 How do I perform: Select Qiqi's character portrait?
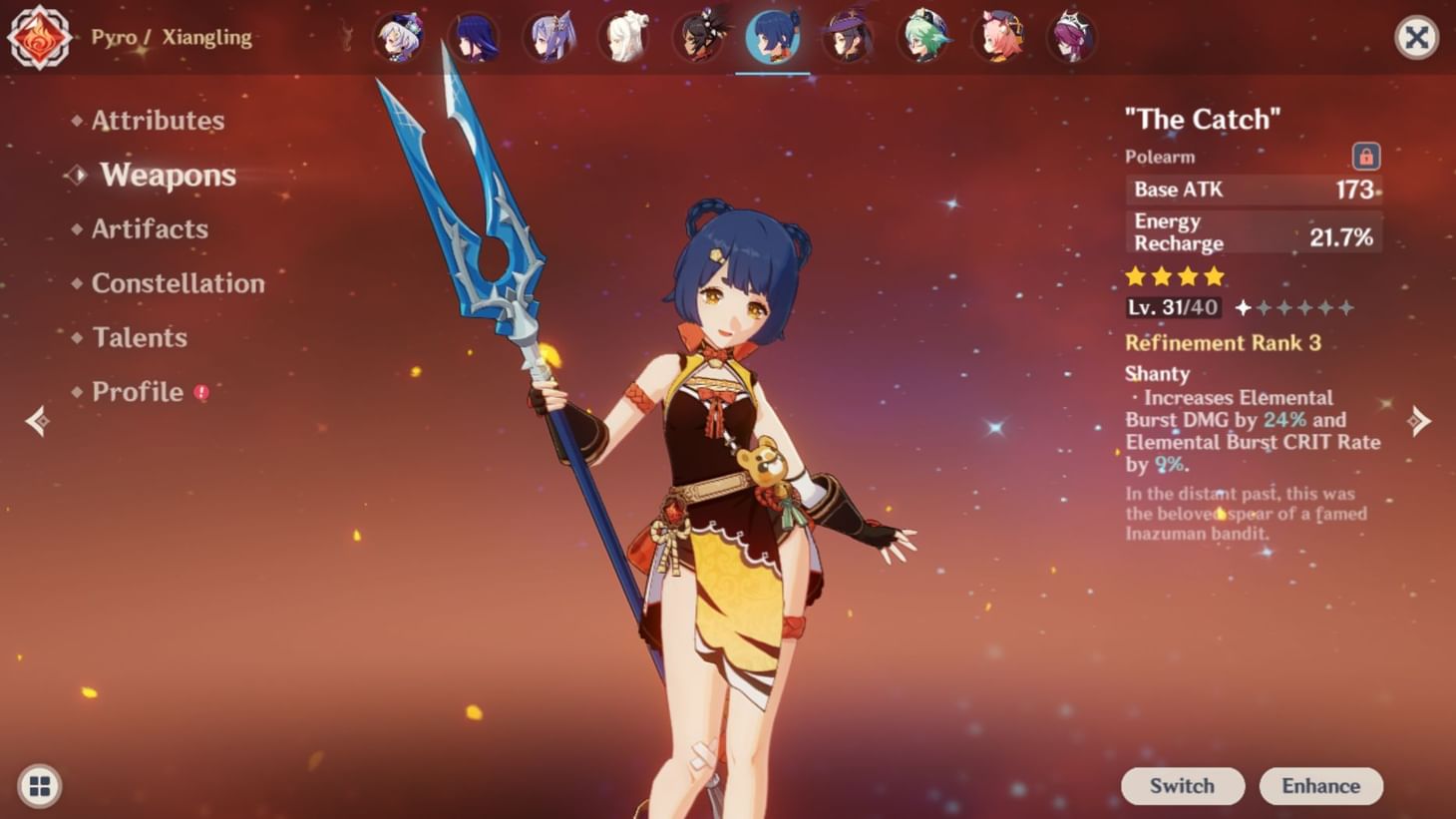[625, 38]
